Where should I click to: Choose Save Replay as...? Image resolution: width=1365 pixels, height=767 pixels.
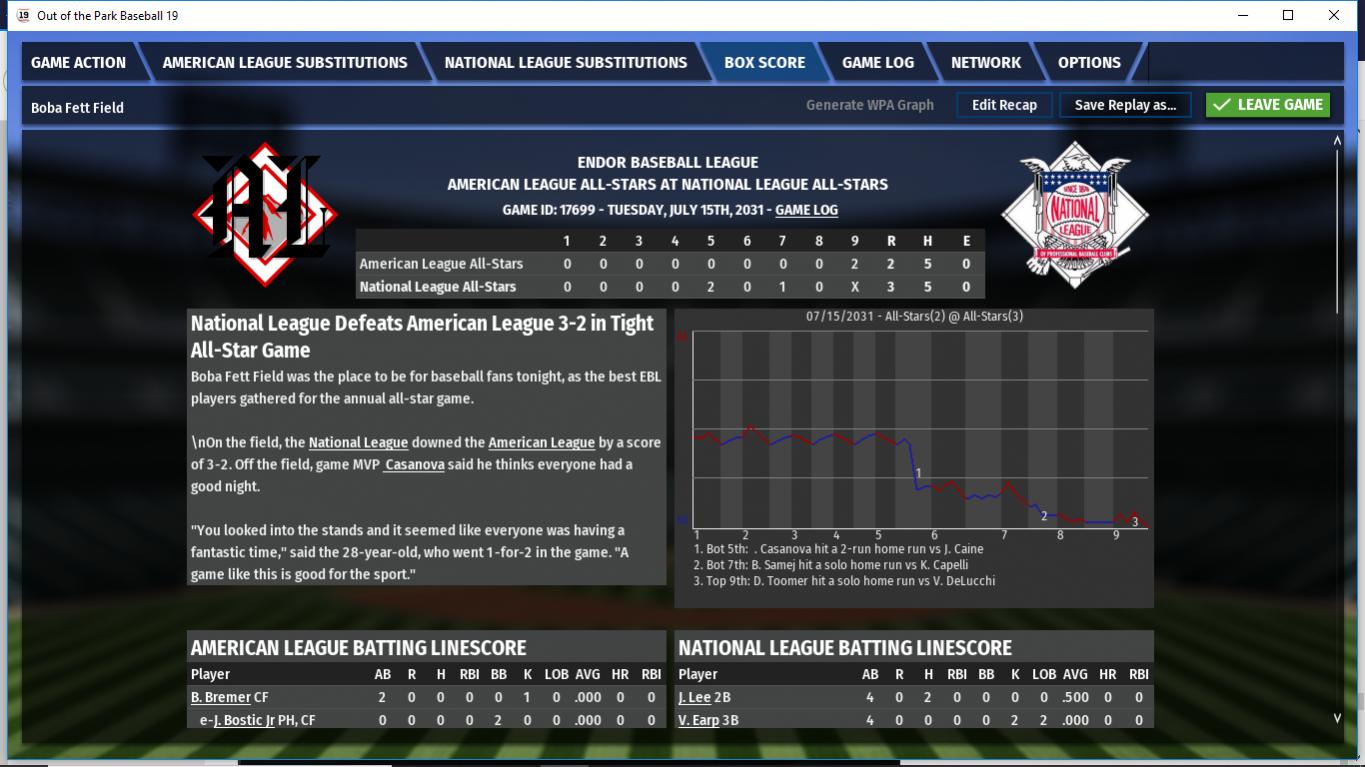(1125, 105)
